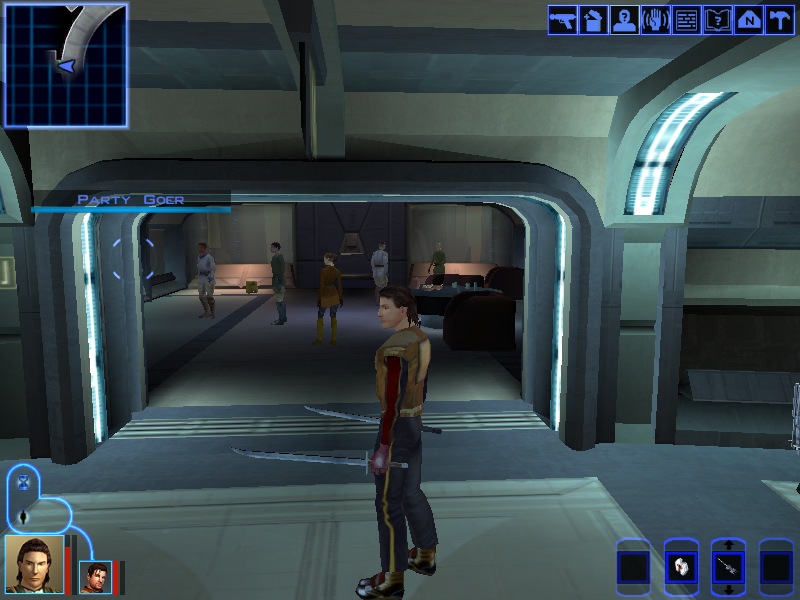The width and height of the screenshot is (800, 600).
Task: Activate the stim injector item slot
Action: point(728,568)
